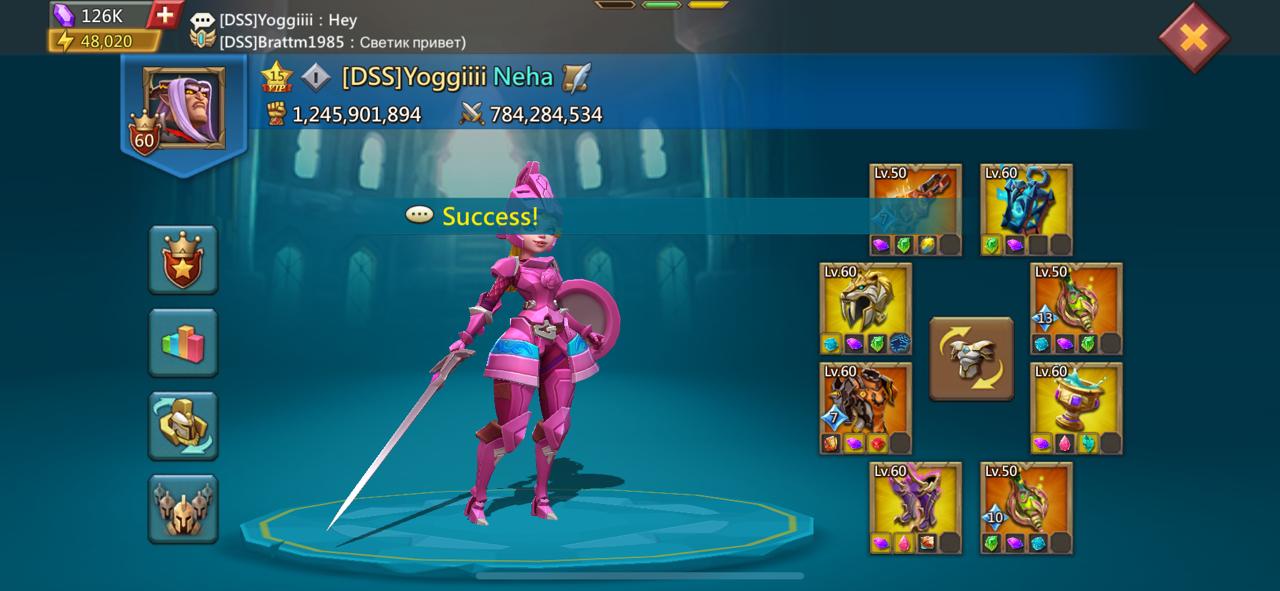
Task: Select the Lv.60 armor slot marked 7
Action: 865,408
